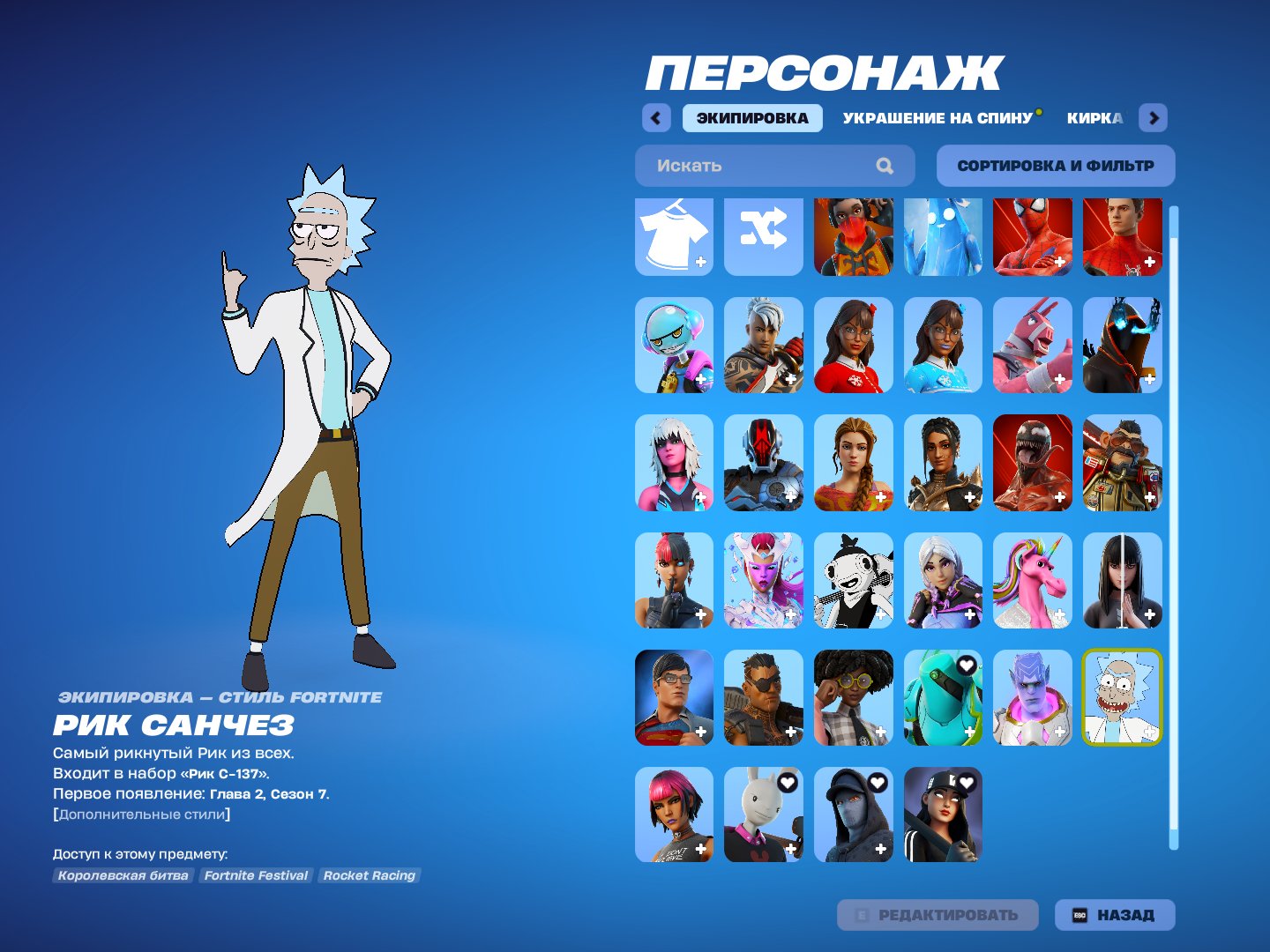Select the ЭКИПИРОВКА tab
The width and height of the screenshot is (1270, 952).
(x=753, y=116)
